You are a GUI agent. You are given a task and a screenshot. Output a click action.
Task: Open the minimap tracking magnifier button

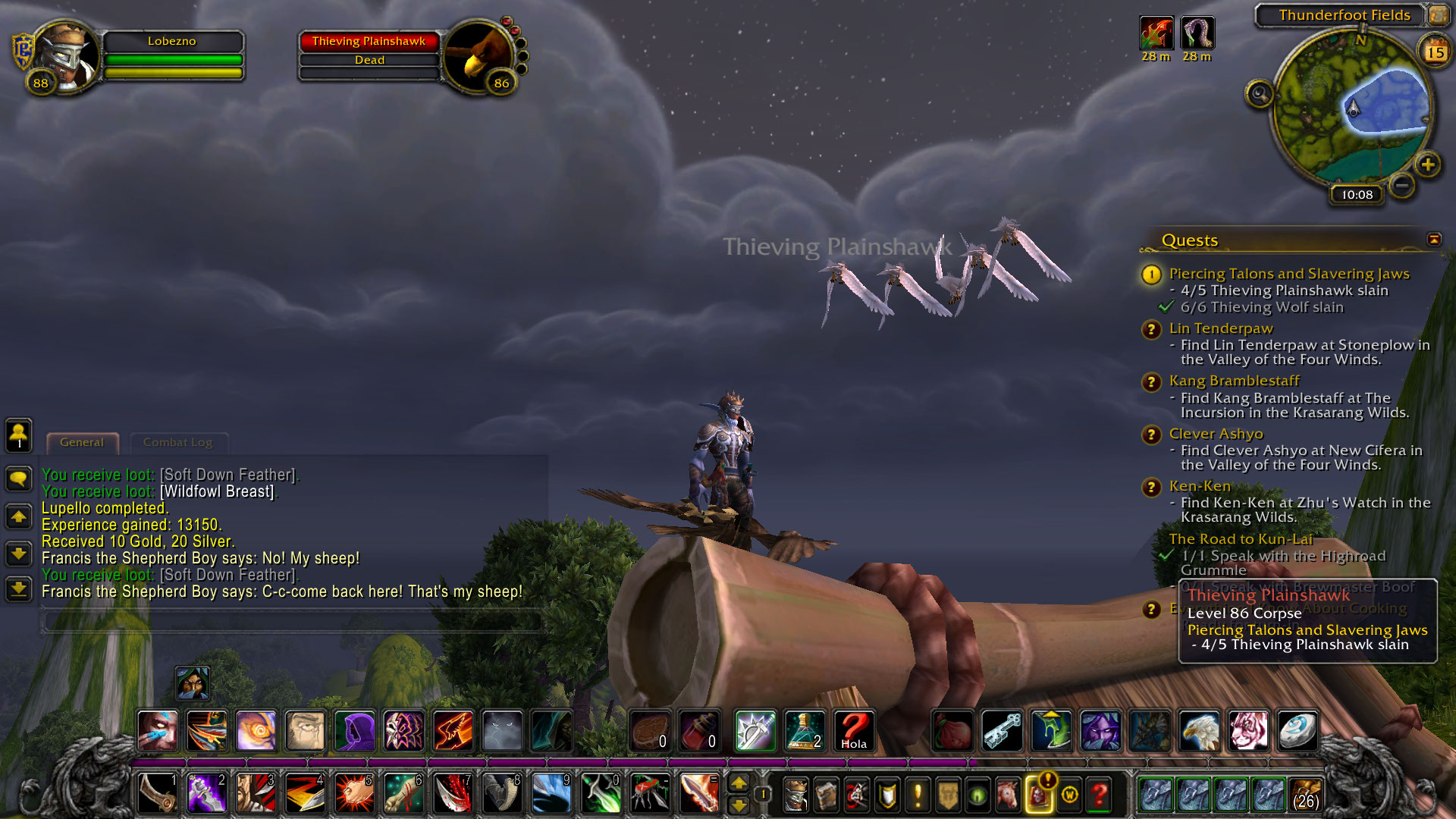click(x=1259, y=94)
